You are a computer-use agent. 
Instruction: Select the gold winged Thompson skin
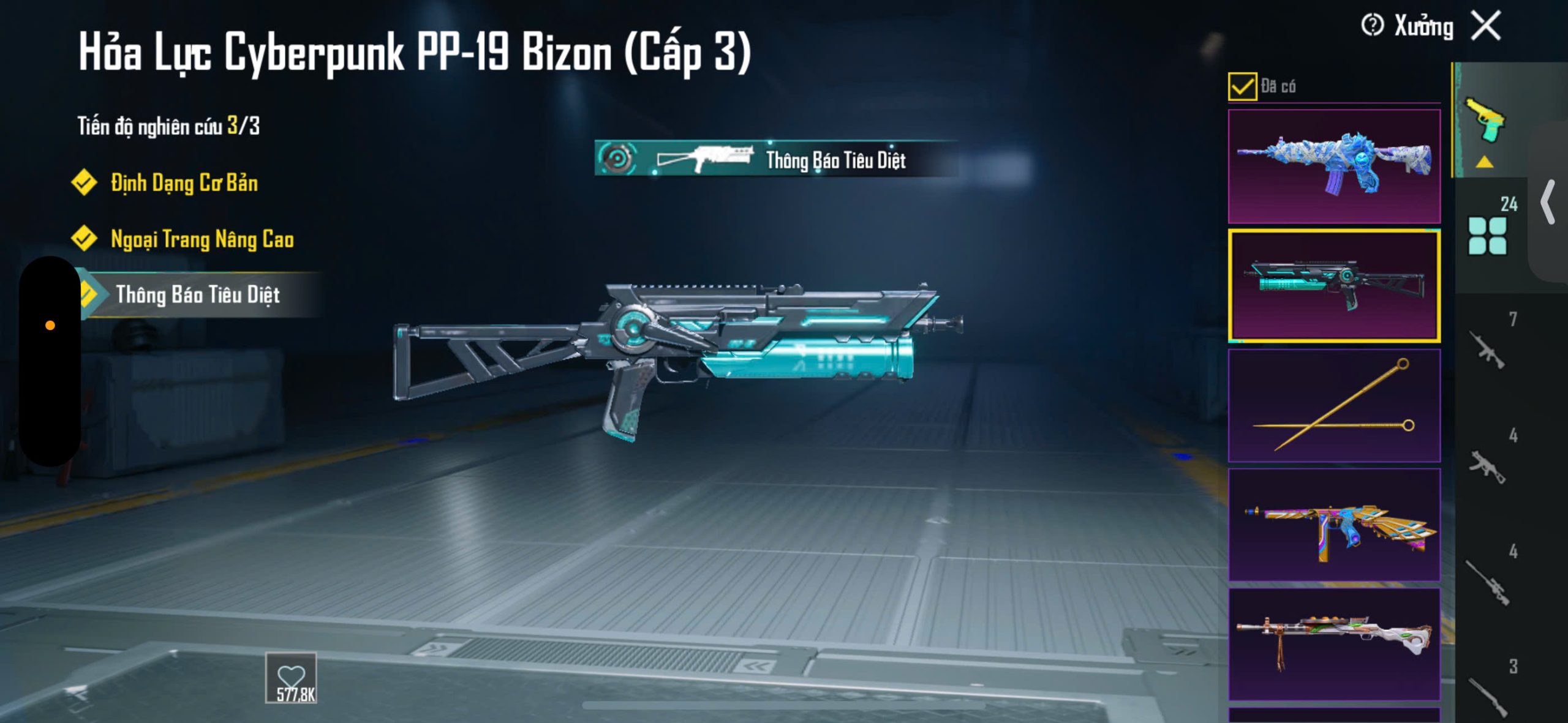(x=1334, y=525)
